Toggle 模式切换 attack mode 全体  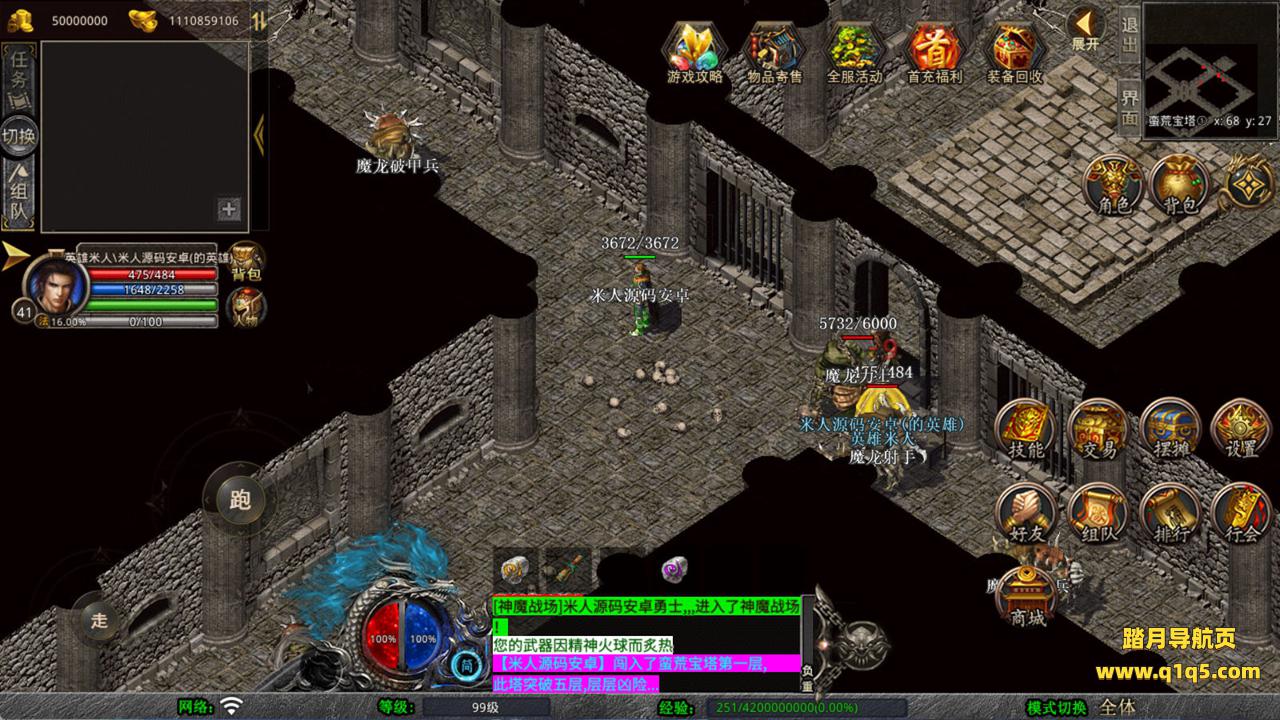coord(1117,707)
